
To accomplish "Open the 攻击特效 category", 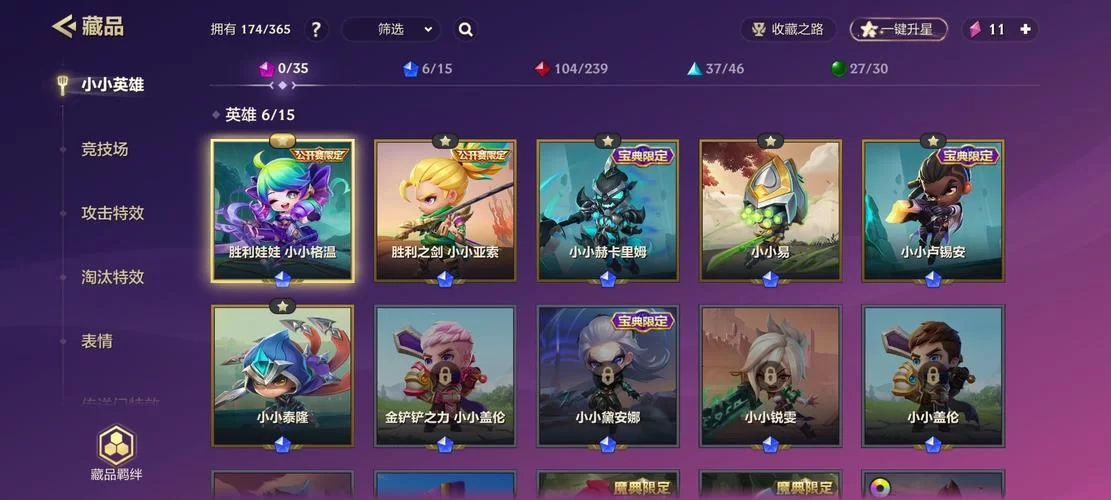I will 112,213.
